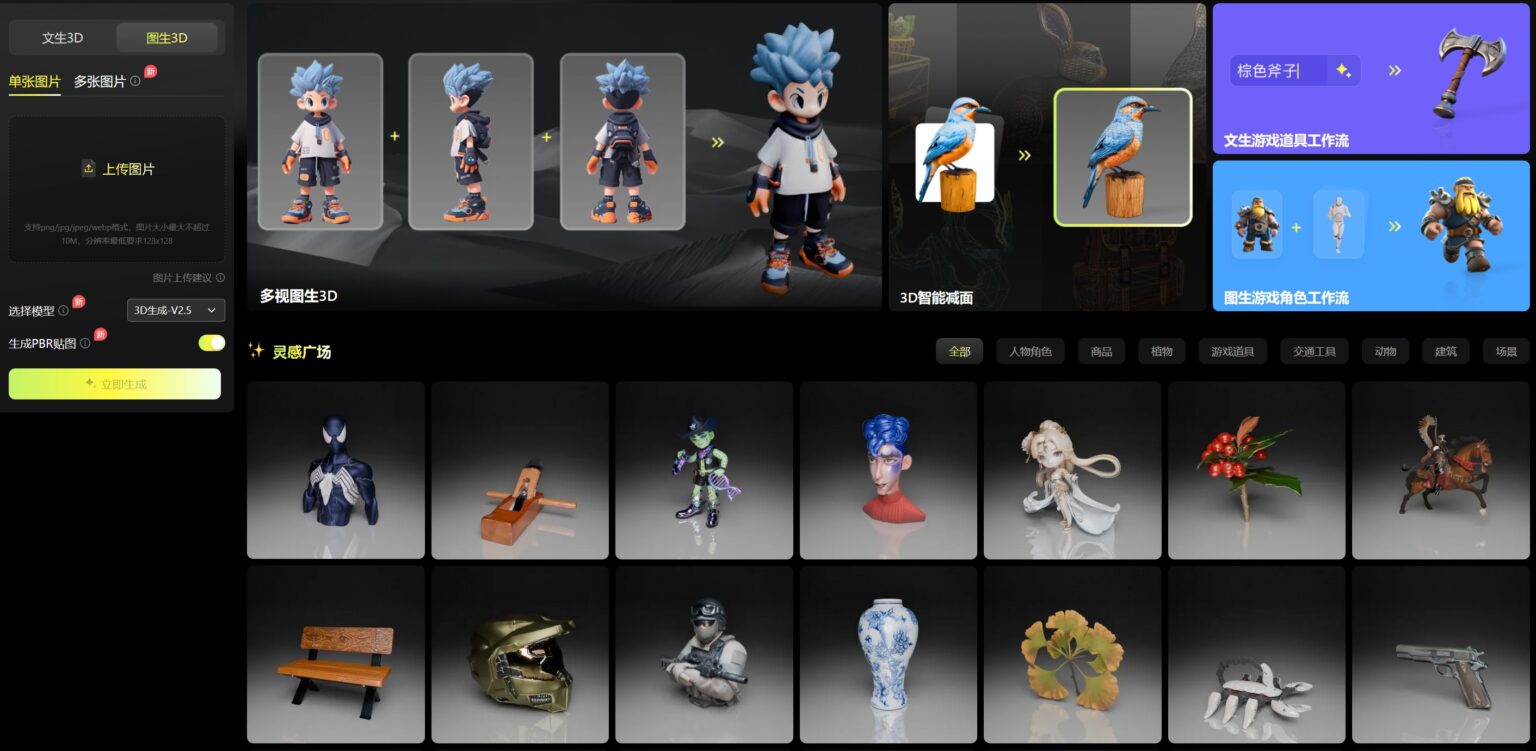Open the 3D生成-V2.5 model dropdown
Screen dimensions: 1536x751
point(175,310)
